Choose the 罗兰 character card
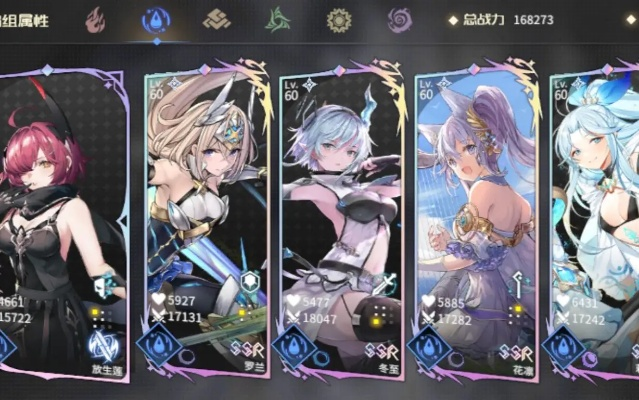 point(205,220)
